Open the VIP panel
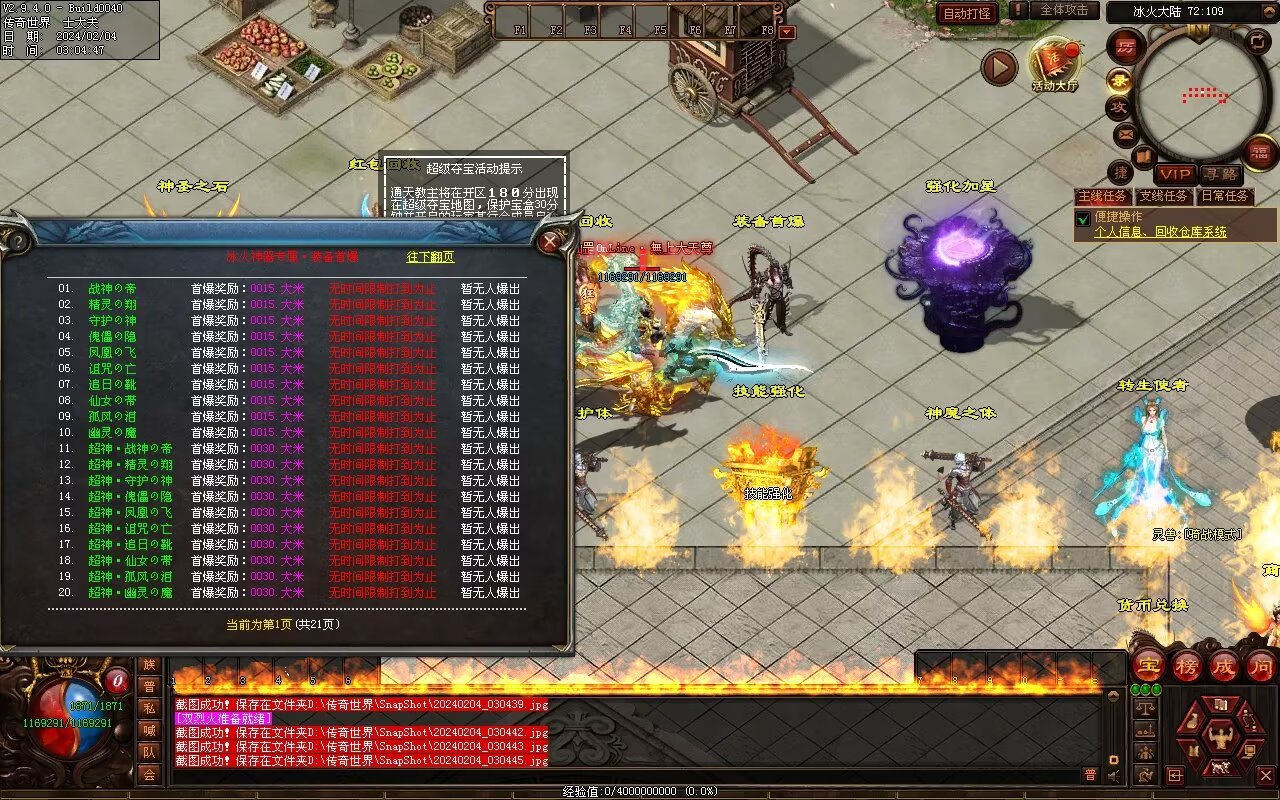1280x800 pixels. coord(1175,174)
